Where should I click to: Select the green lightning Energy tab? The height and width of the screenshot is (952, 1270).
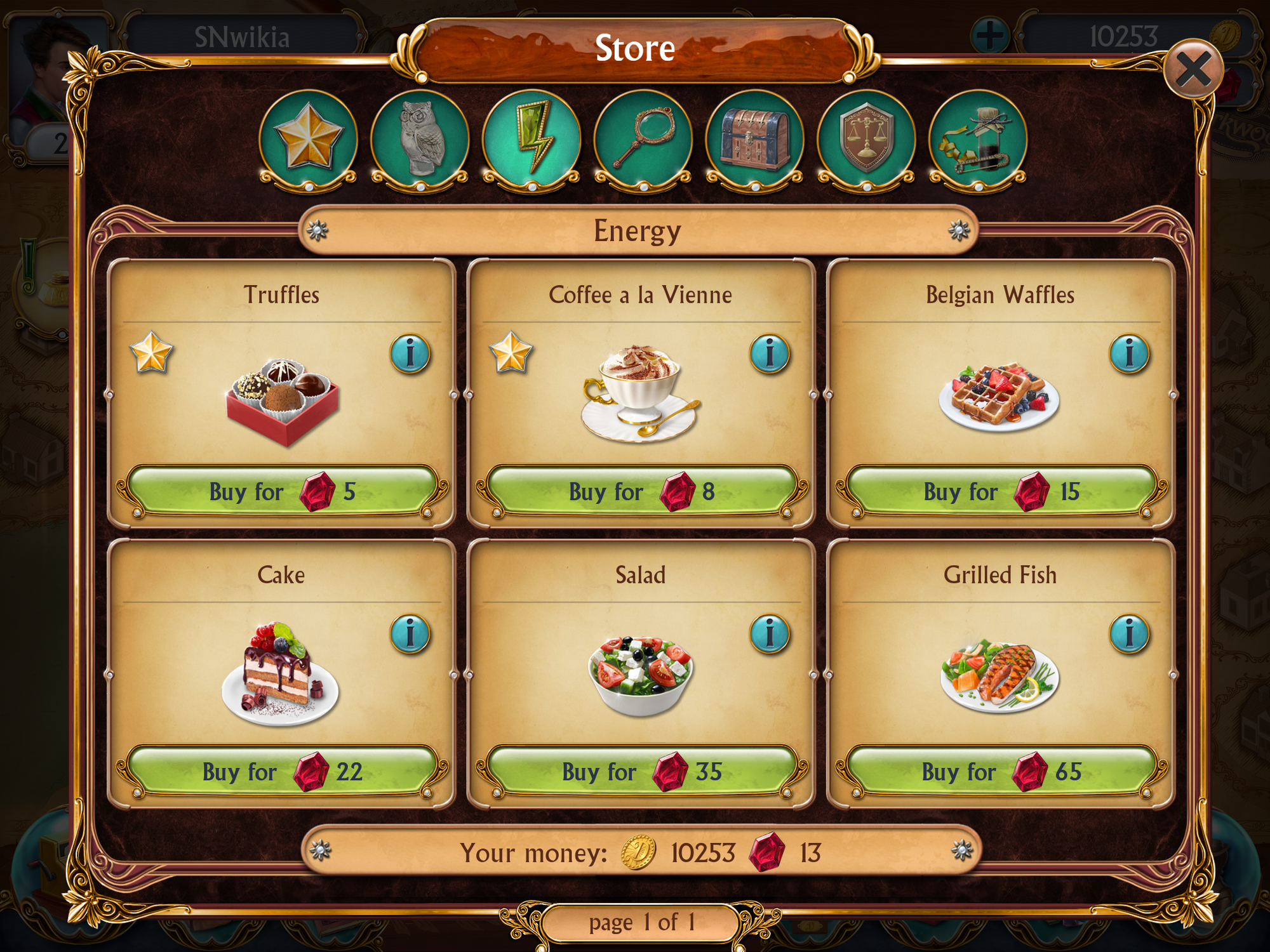531,138
